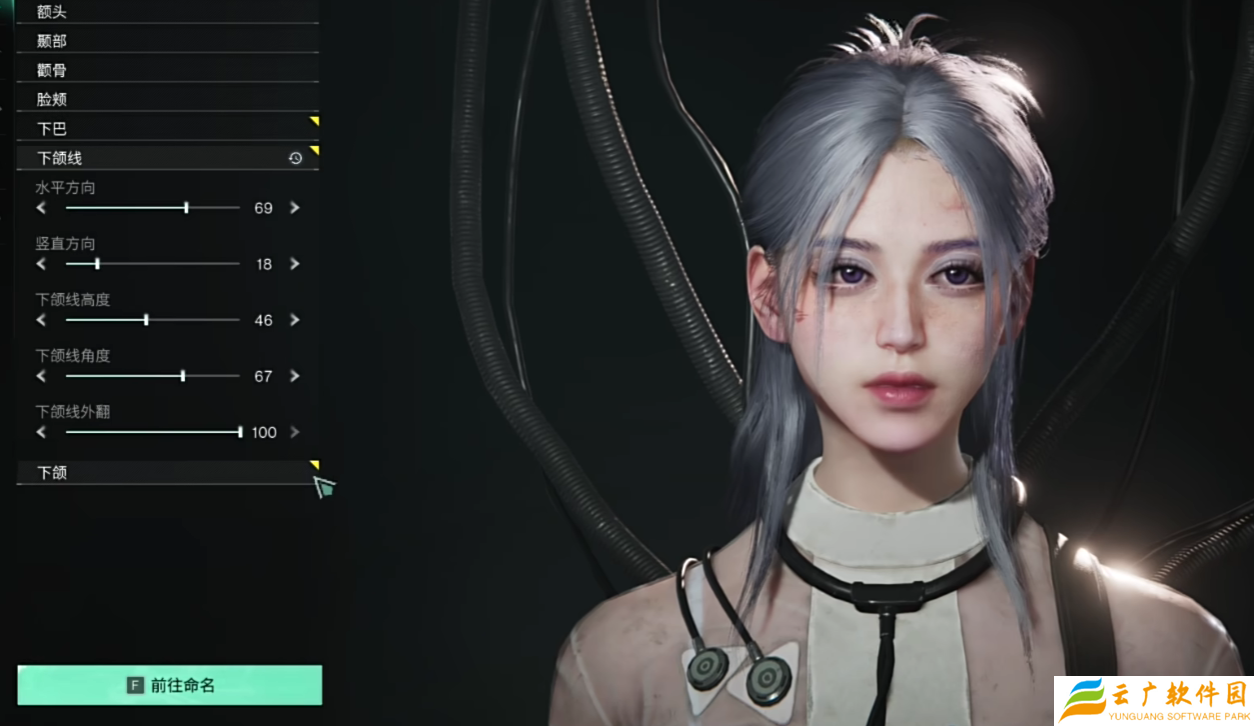Click the 水平方向 slider track
The height and width of the screenshot is (726, 1254).
pyautogui.click(x=152, y=208)
